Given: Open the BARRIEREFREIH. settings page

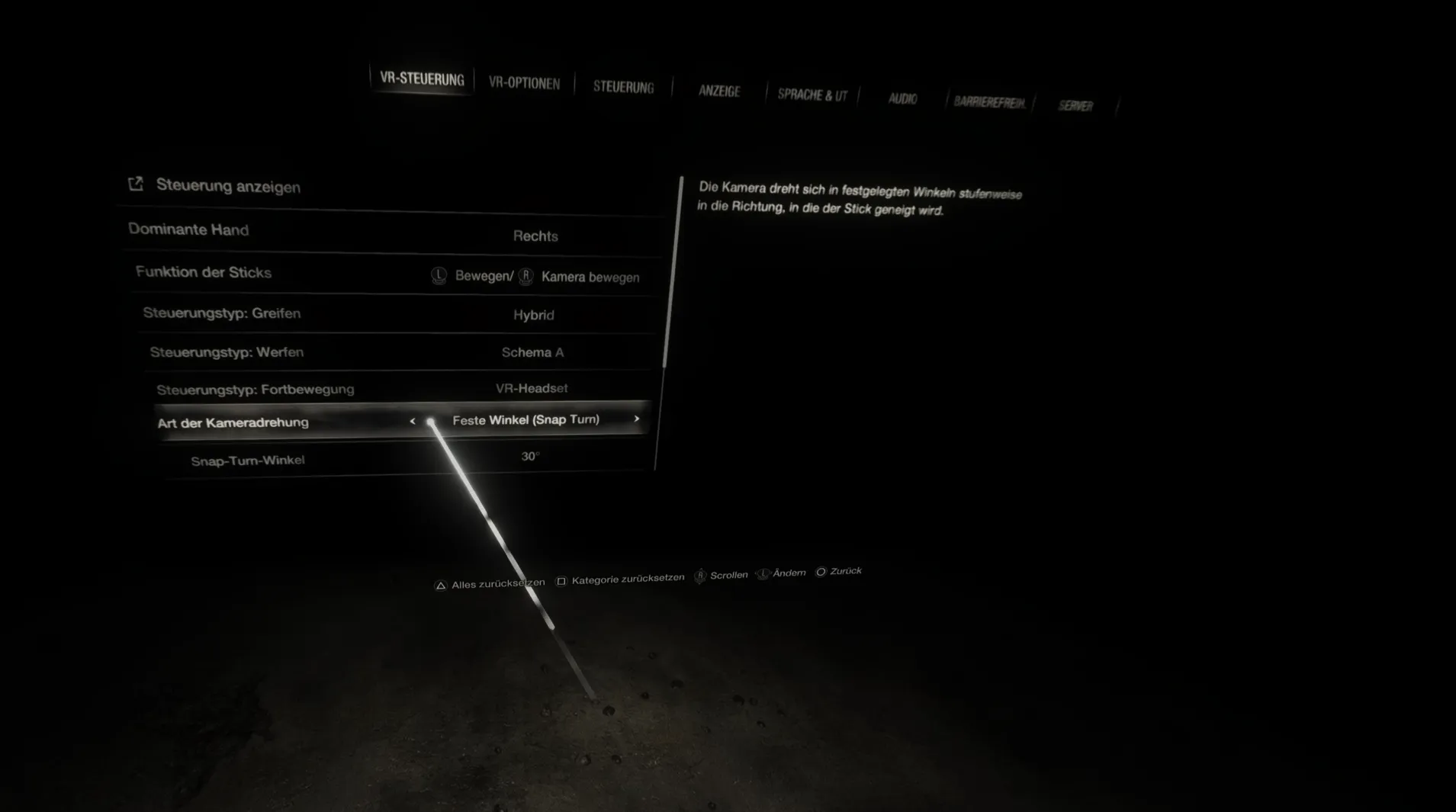Looking at the screenshot, I should pyautogui.click(x=991, y=101).
